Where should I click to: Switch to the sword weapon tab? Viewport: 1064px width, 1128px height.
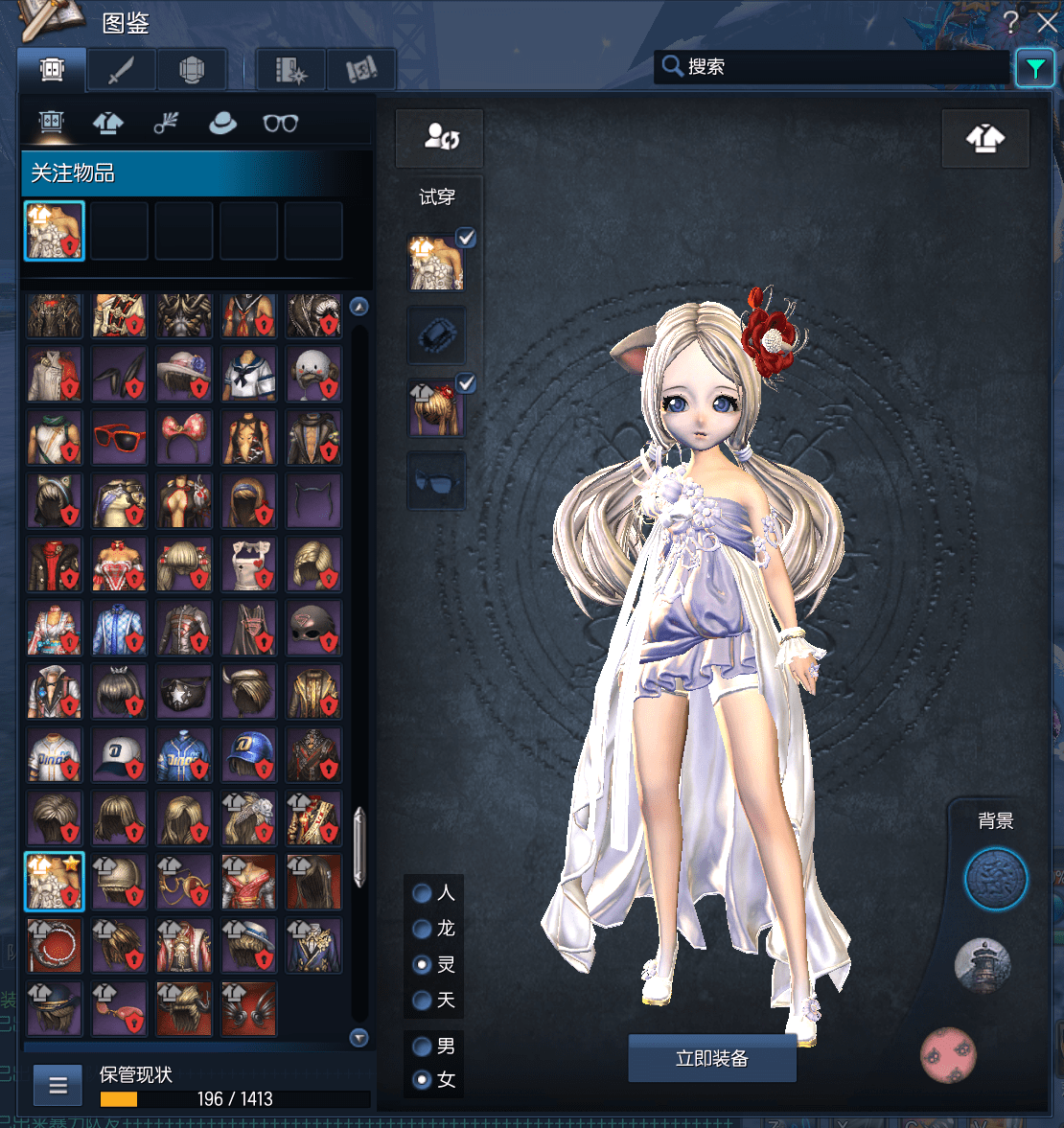click(121, 69)
